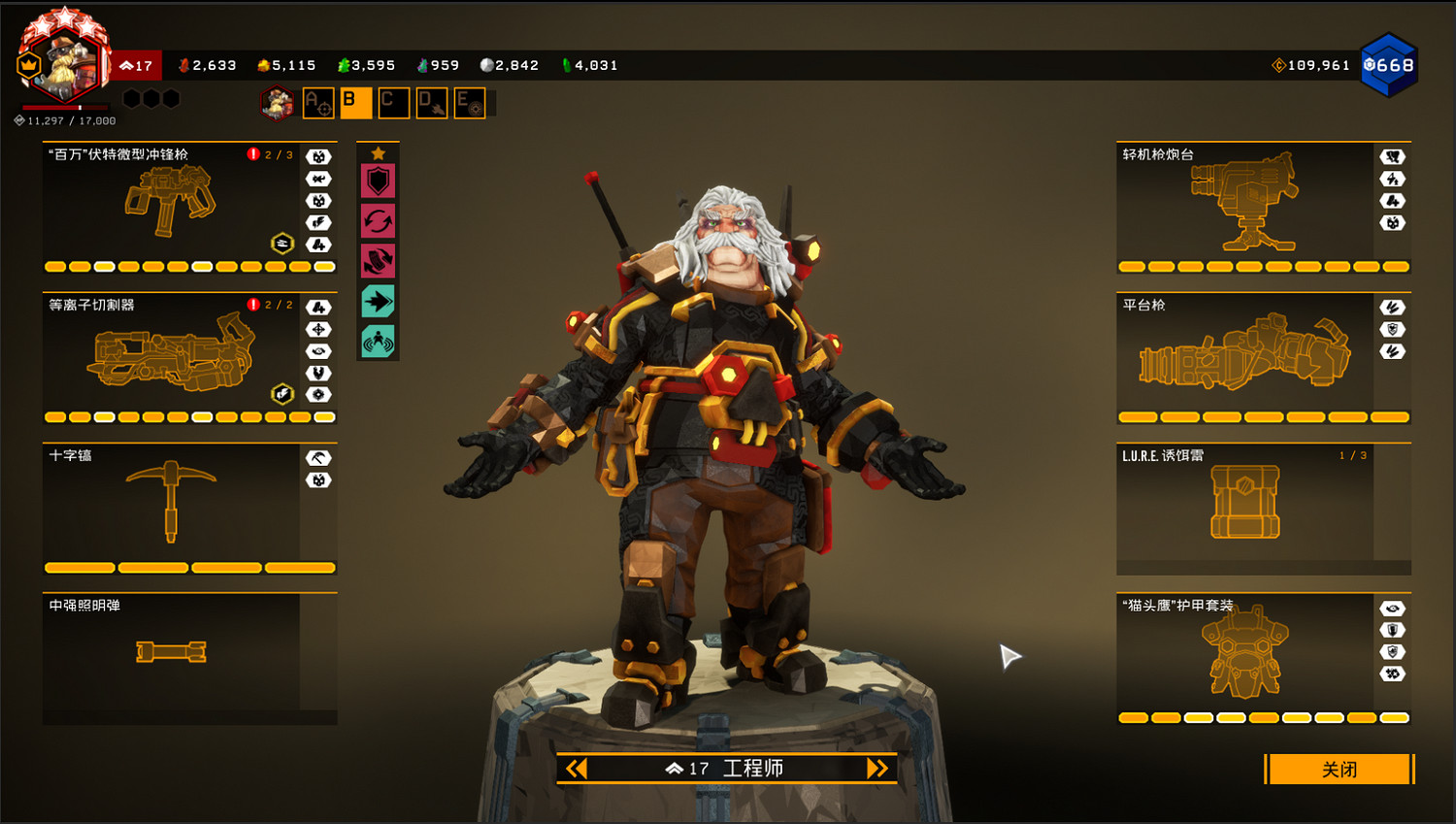Image resolution: width=1456 pixels, height=824 pixels.
Task: Open the 十字镐 pickaxe panel
Action: point(171,505)
